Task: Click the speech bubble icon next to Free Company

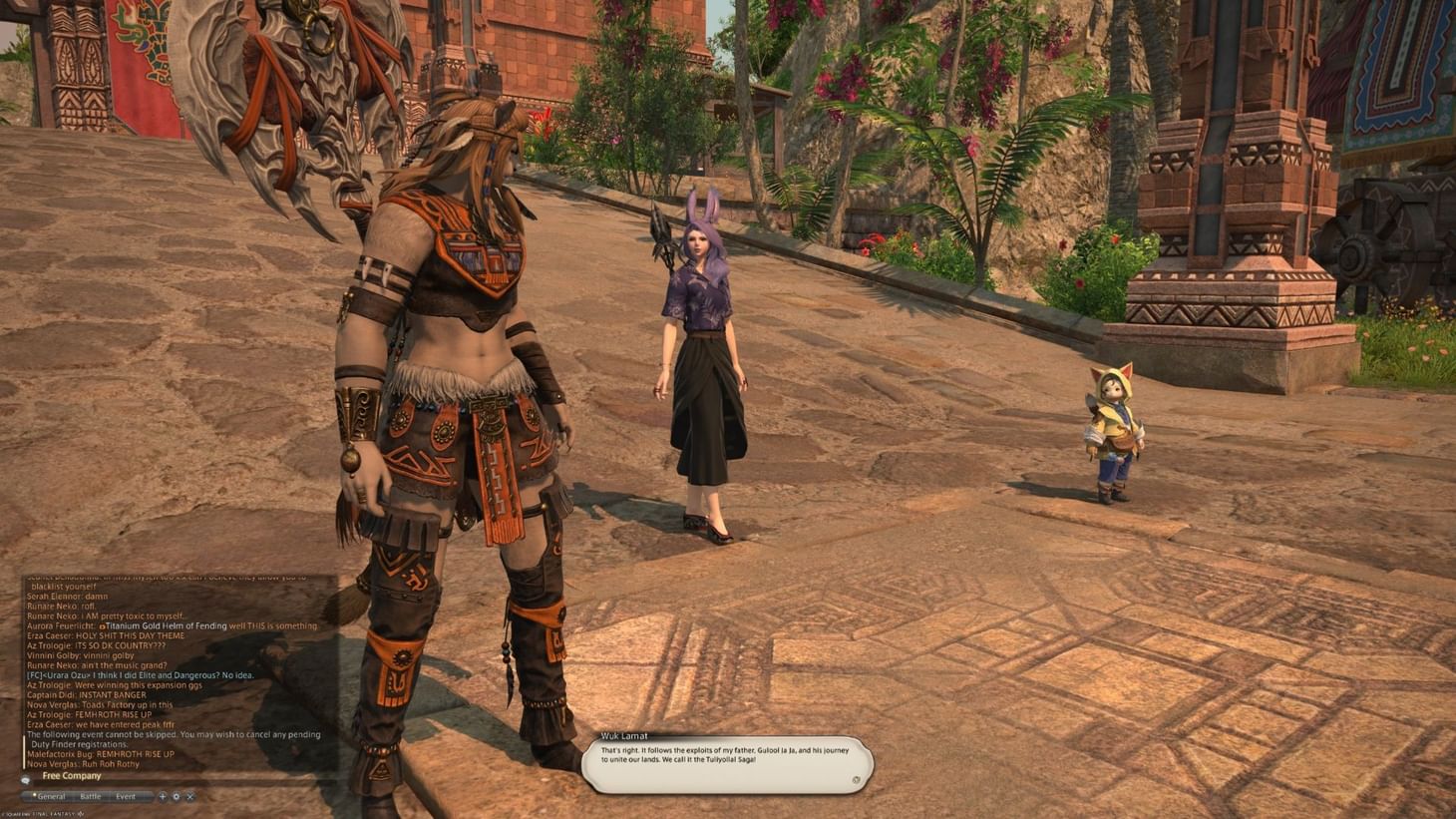Action: [x=26, y=778]
